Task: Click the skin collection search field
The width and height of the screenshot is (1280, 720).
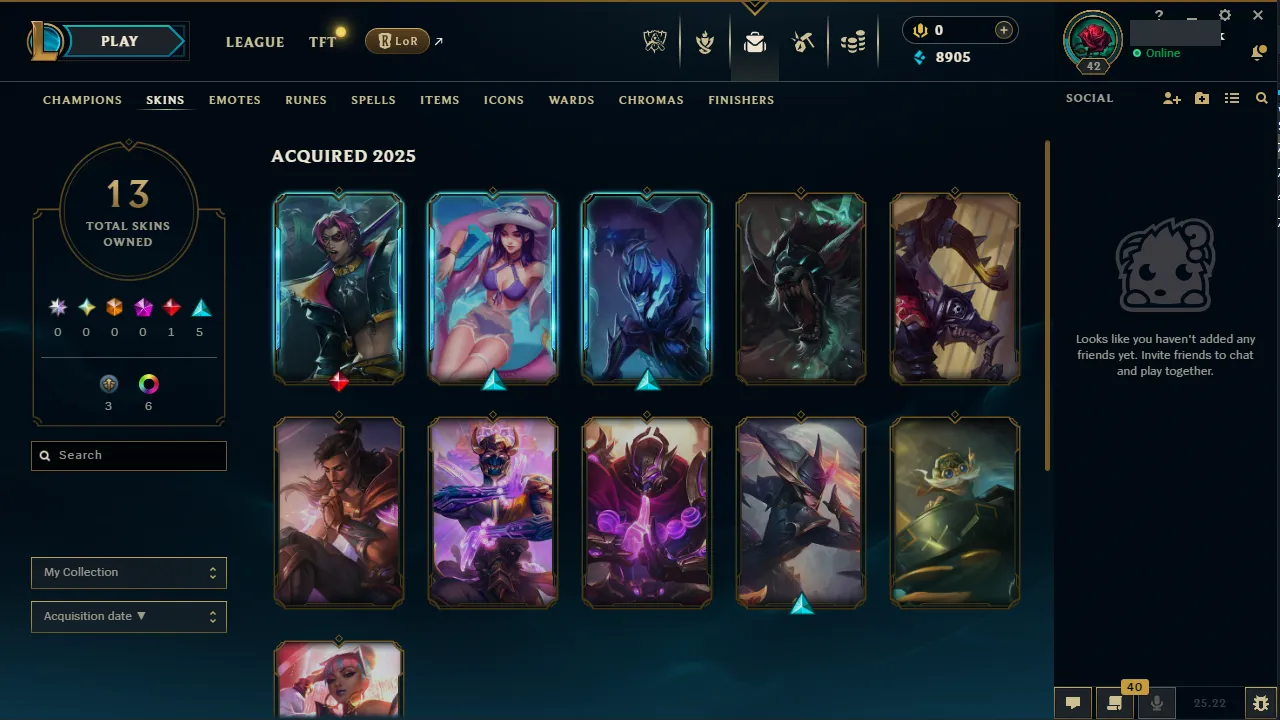Action: 128,455
